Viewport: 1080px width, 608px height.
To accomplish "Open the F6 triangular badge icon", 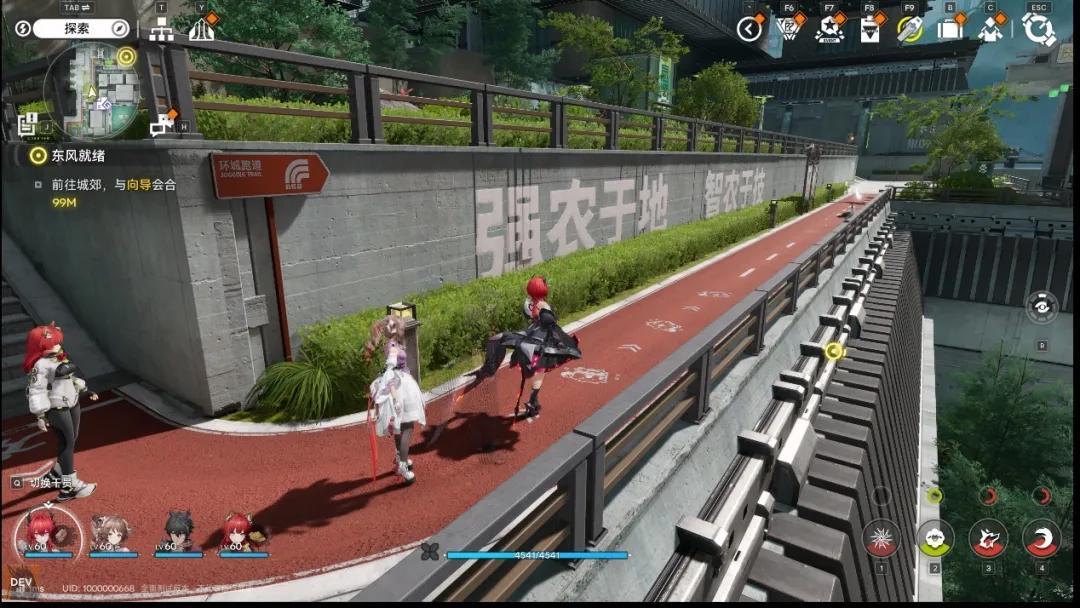I will (789, 29).
